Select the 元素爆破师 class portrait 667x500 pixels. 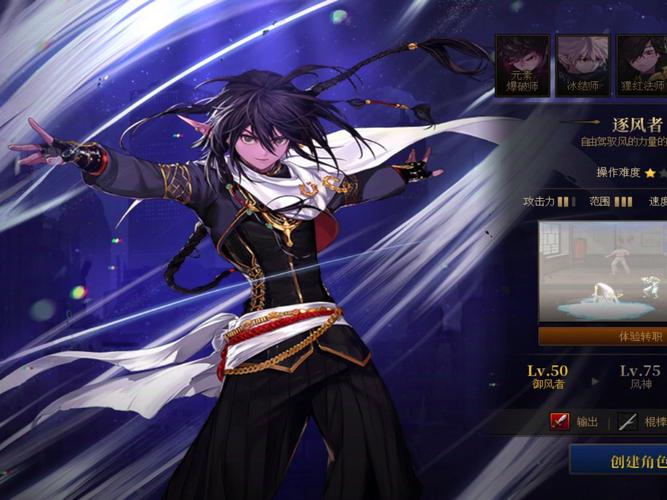pyautogui.click(x=522, y=65)
